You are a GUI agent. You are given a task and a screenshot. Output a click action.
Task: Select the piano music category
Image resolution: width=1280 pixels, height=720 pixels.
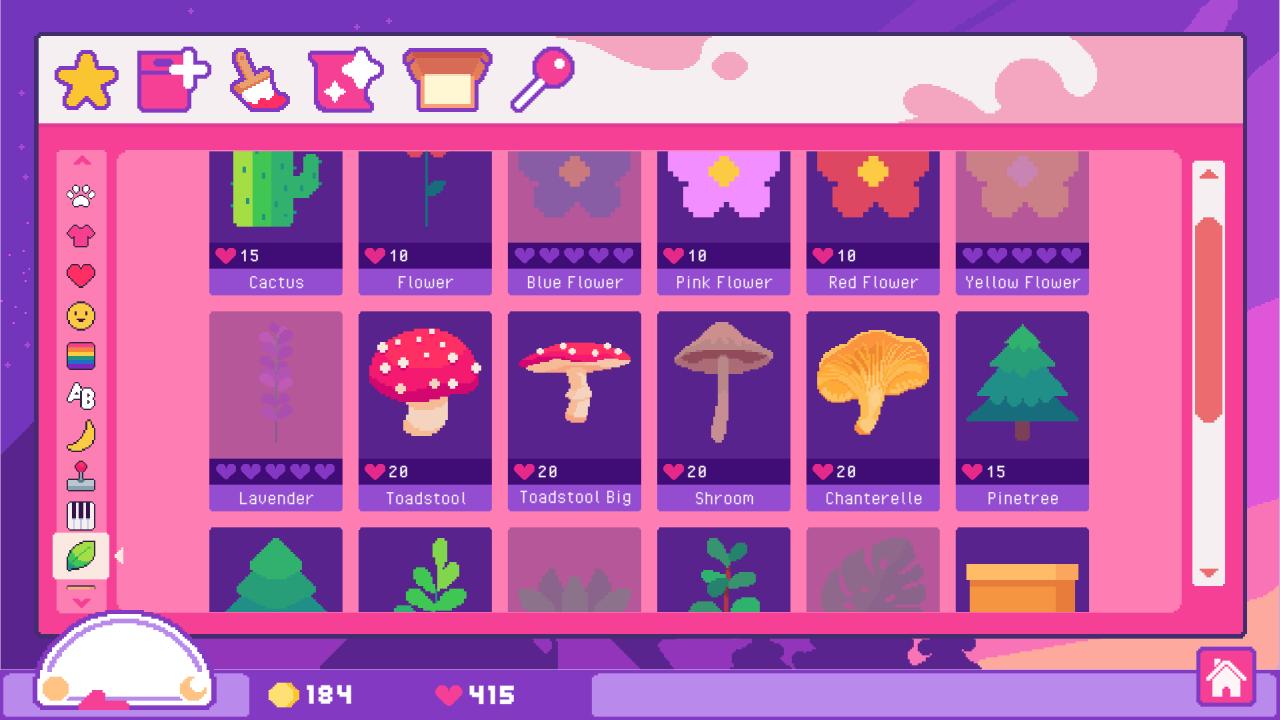[x=82, y=516]
